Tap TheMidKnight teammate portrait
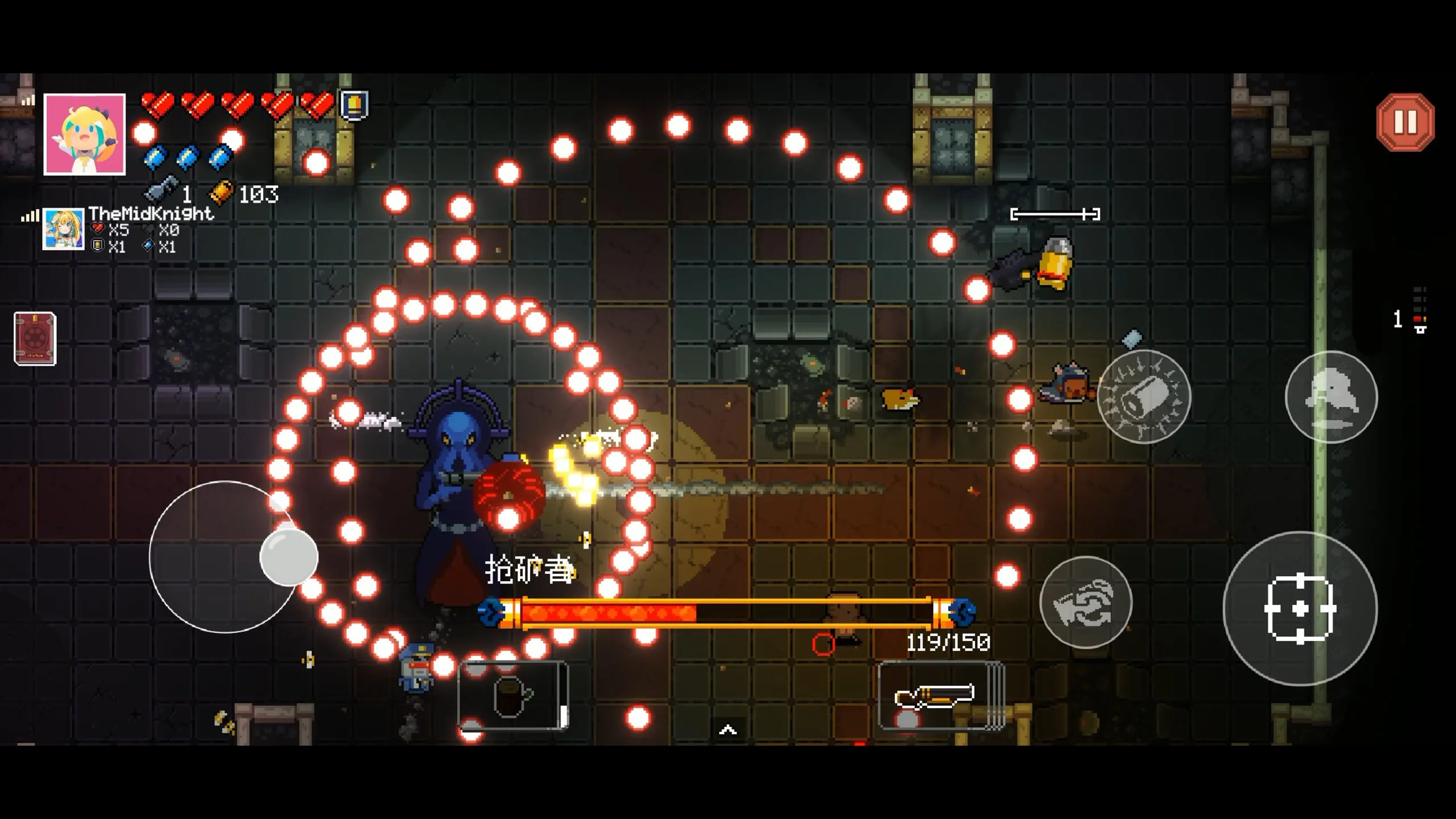 pos(63,229)
